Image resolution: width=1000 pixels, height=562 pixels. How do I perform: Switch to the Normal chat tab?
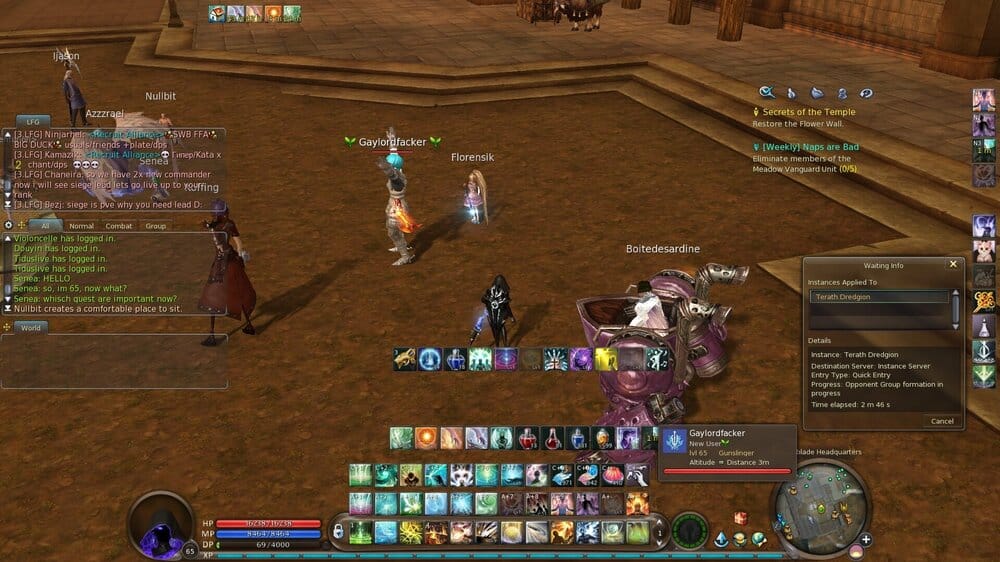point(81,226)
